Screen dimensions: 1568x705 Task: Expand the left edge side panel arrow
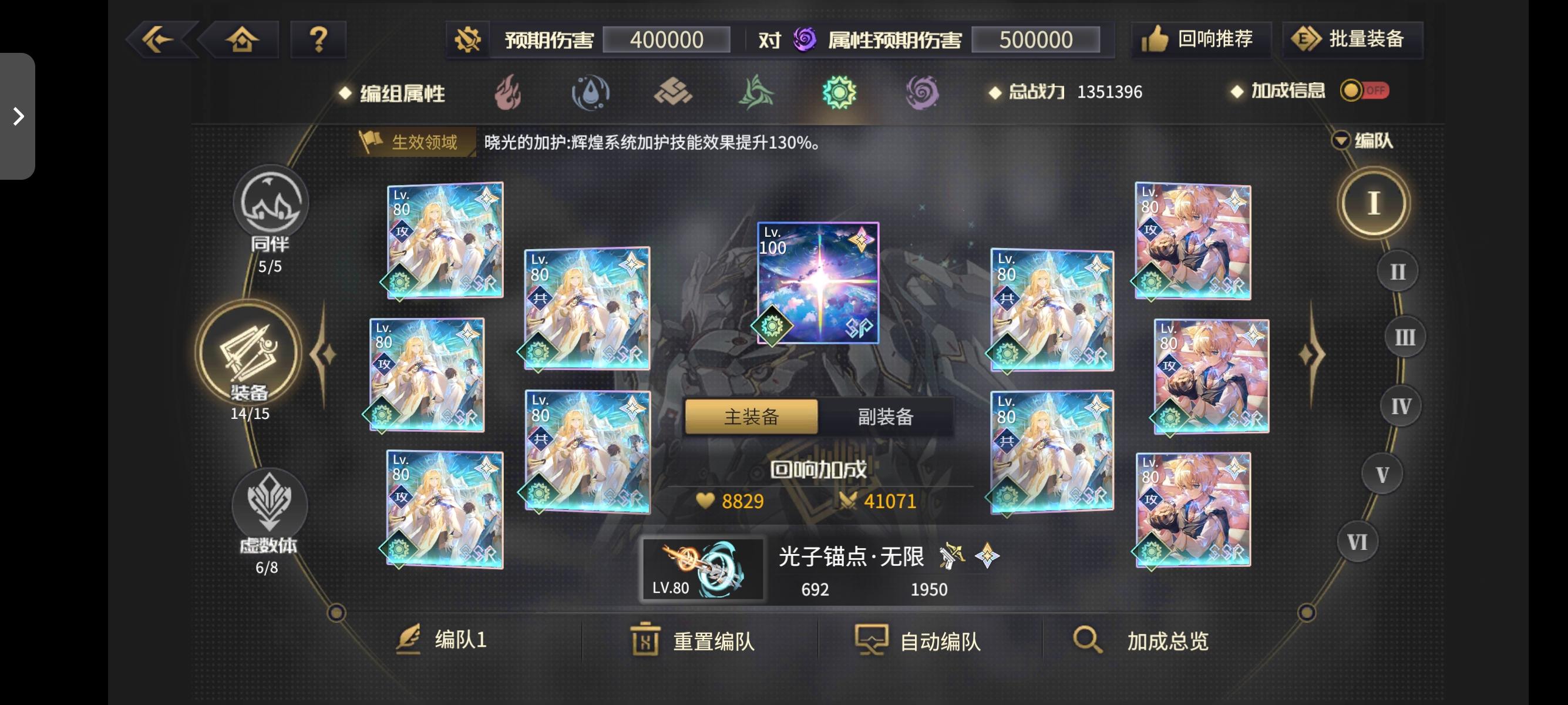point(18,115)
